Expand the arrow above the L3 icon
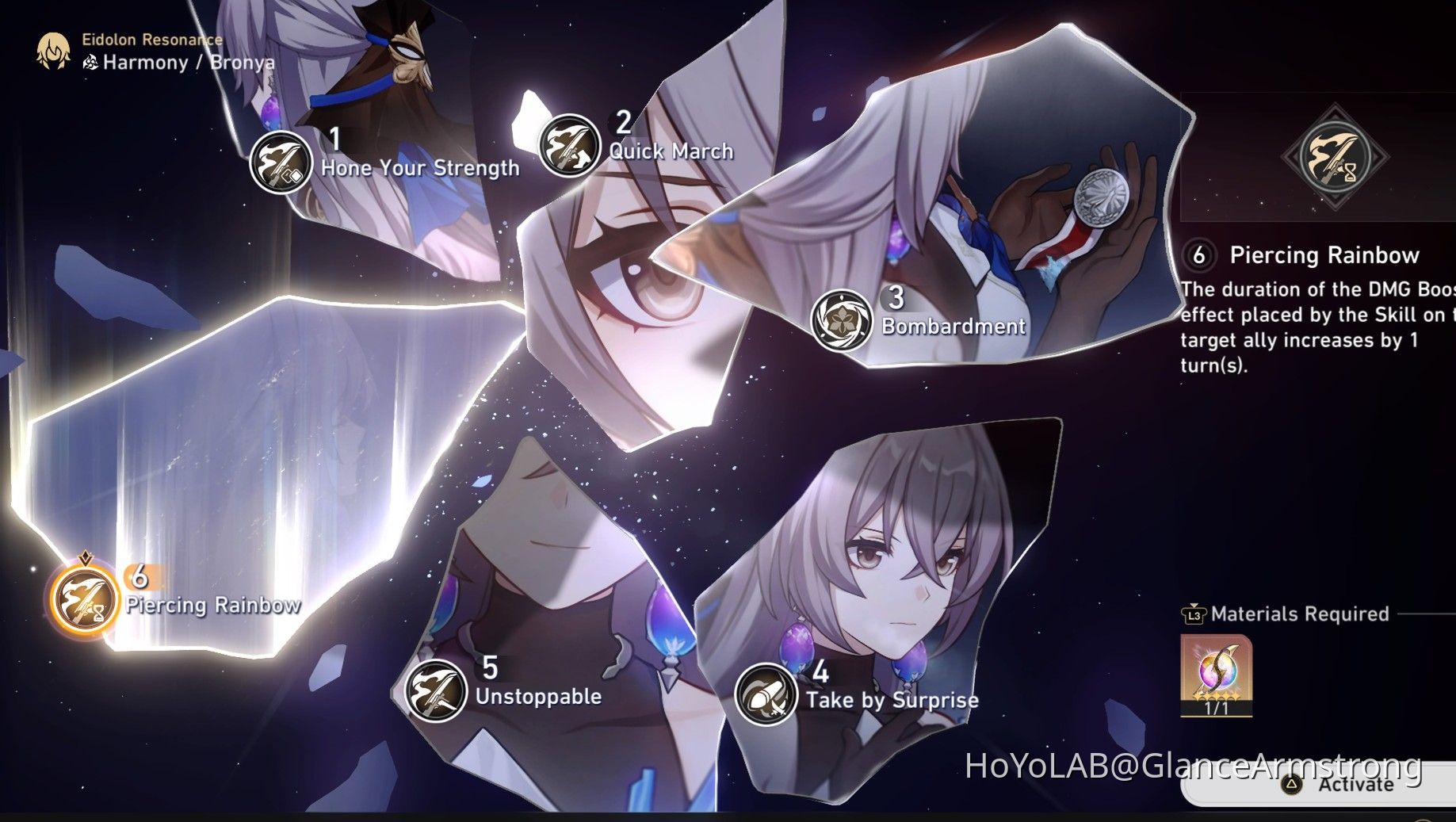 click(1193, 604)
